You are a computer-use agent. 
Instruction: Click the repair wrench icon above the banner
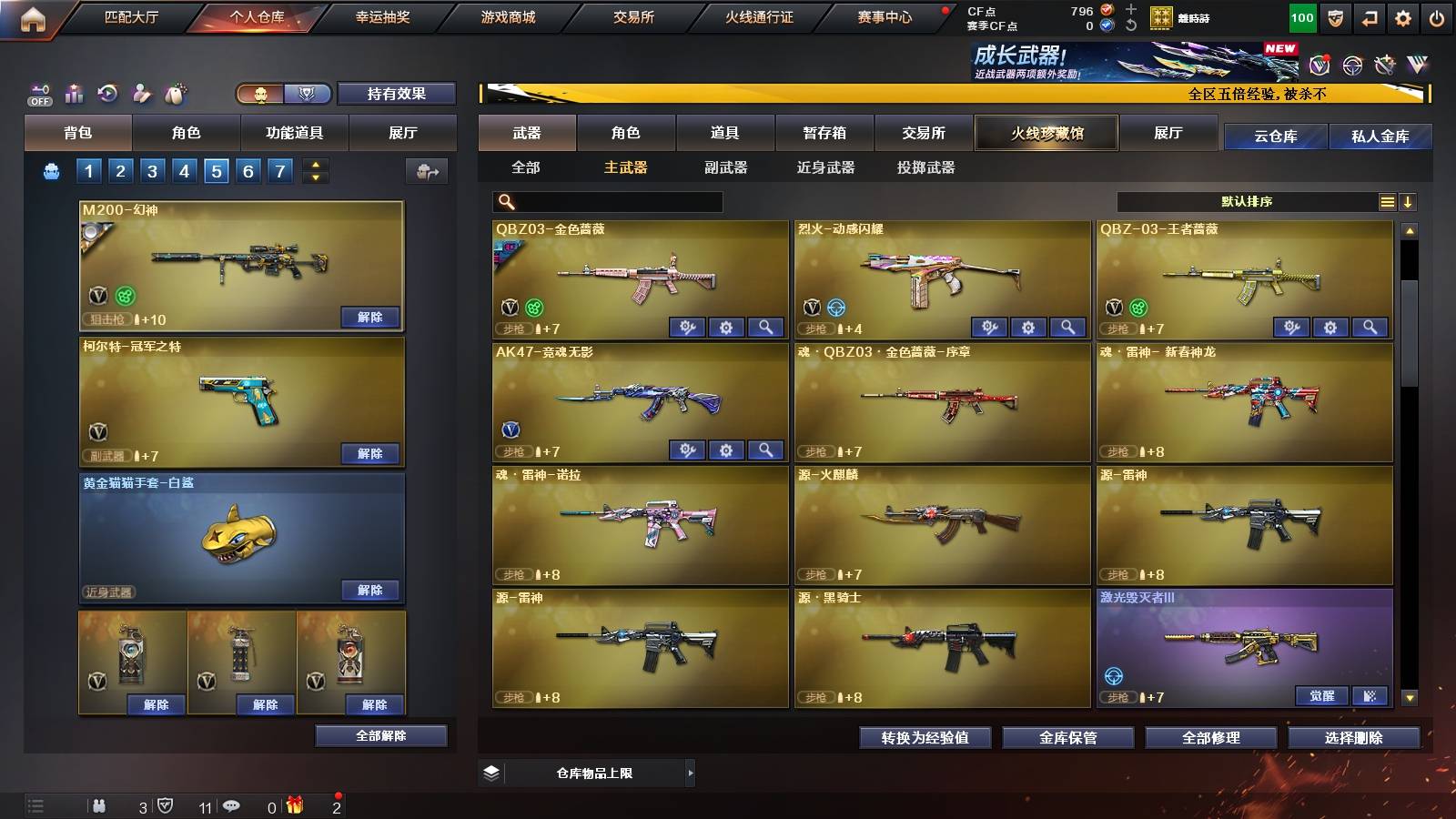(1384, 65)
